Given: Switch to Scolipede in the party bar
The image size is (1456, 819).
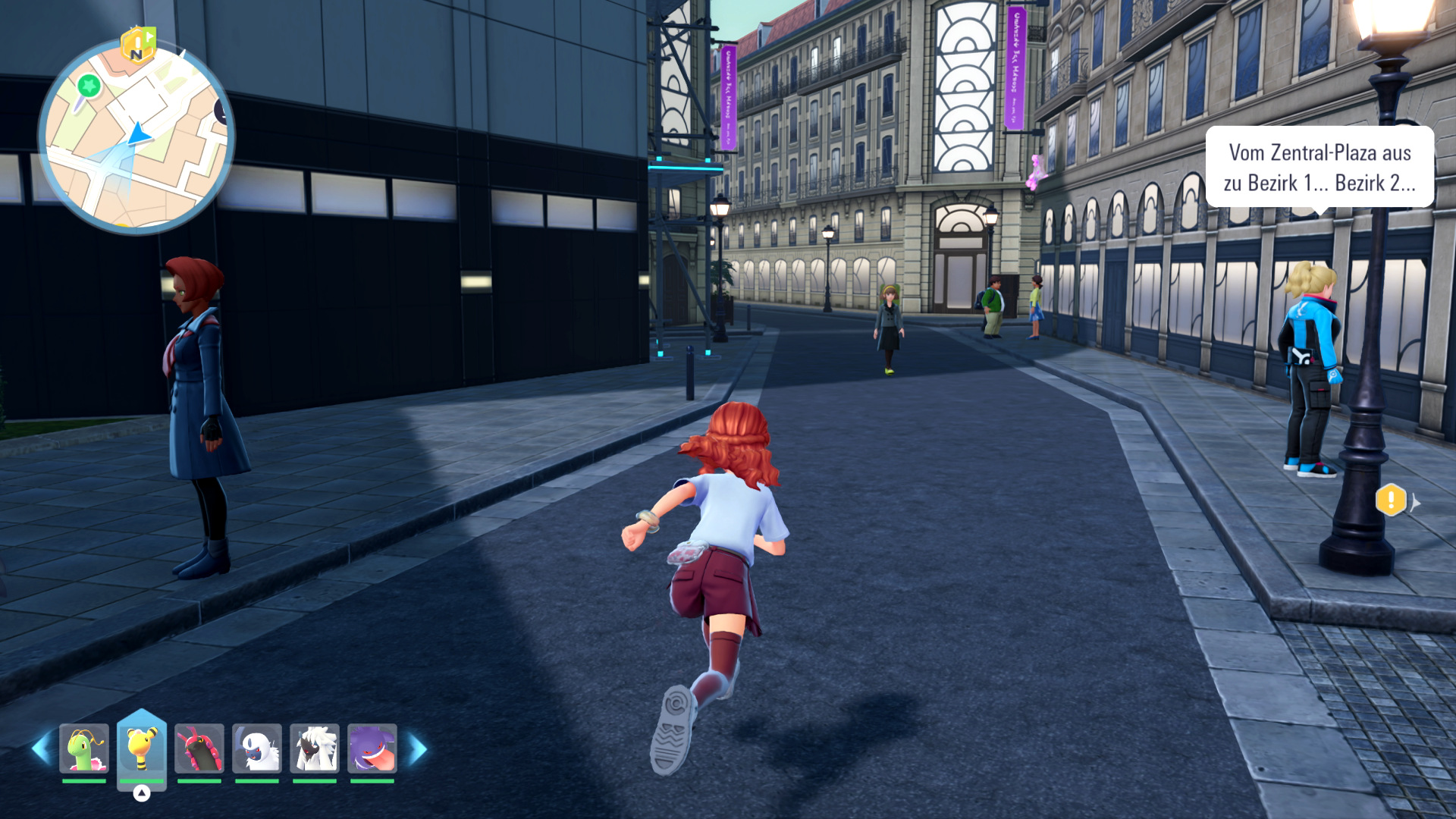Looking at the screenshot, I should point(199,748).
